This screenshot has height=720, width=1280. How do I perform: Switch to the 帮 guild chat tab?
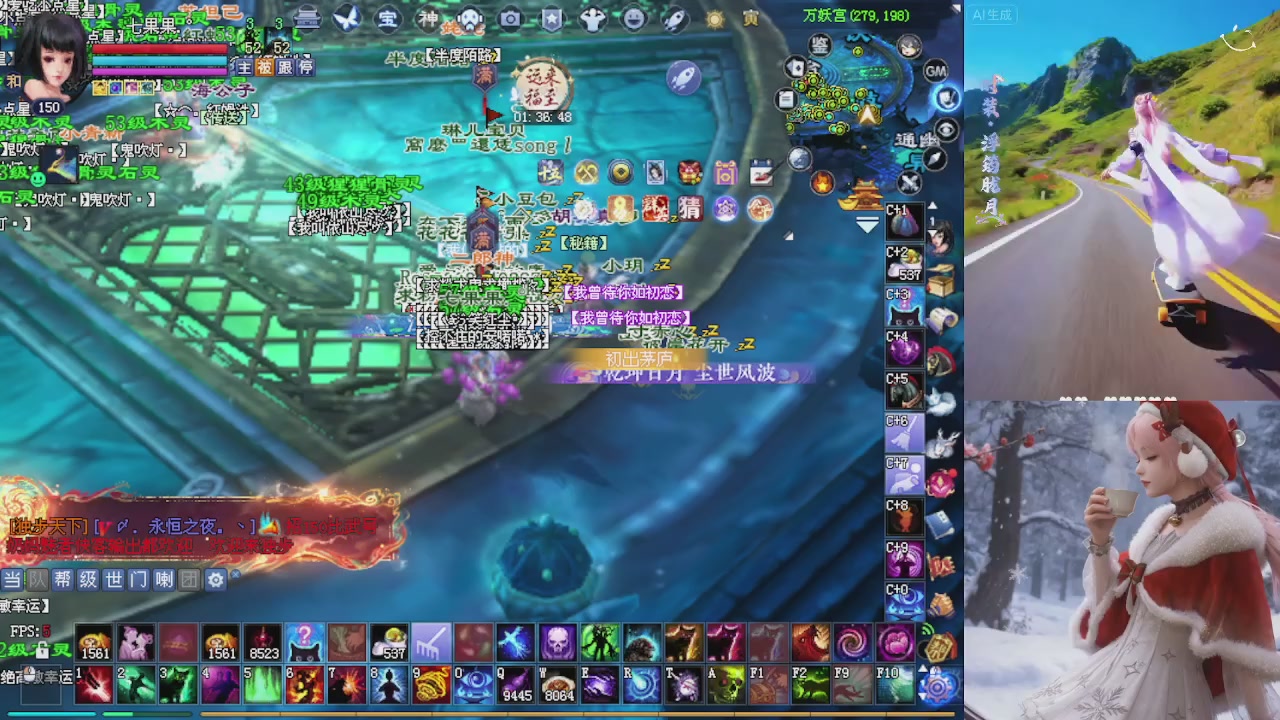tap(62, 578)
